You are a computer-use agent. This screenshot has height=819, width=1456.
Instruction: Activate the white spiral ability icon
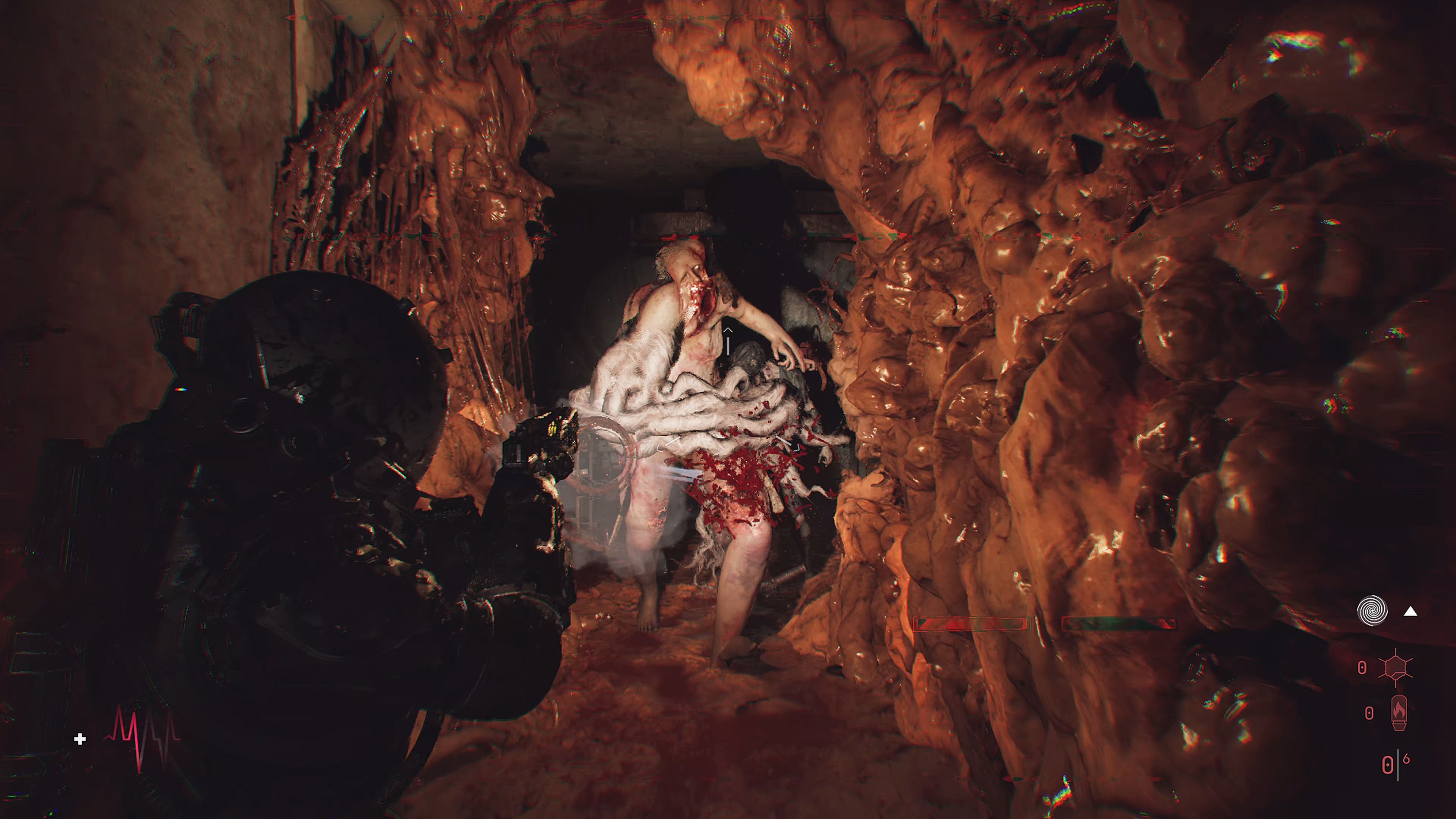click(x=1372, y=611)
